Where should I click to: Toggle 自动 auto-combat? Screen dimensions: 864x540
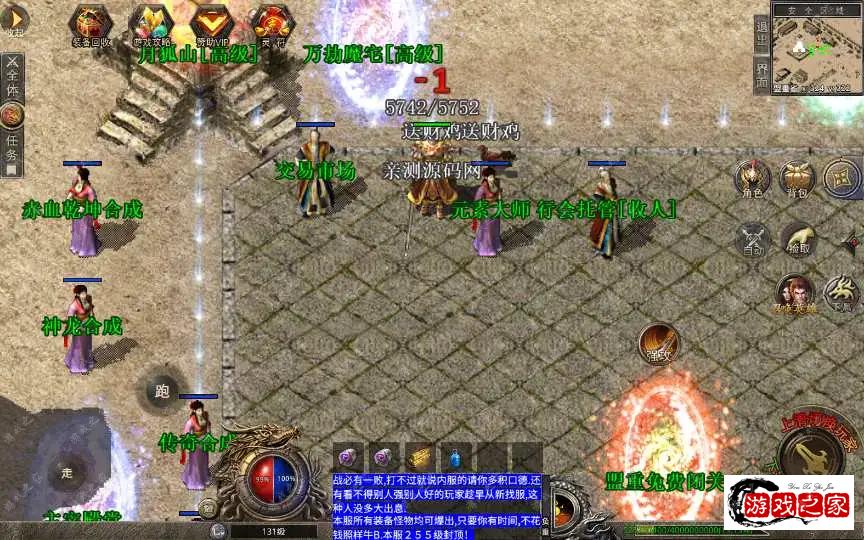coord(752,240)
